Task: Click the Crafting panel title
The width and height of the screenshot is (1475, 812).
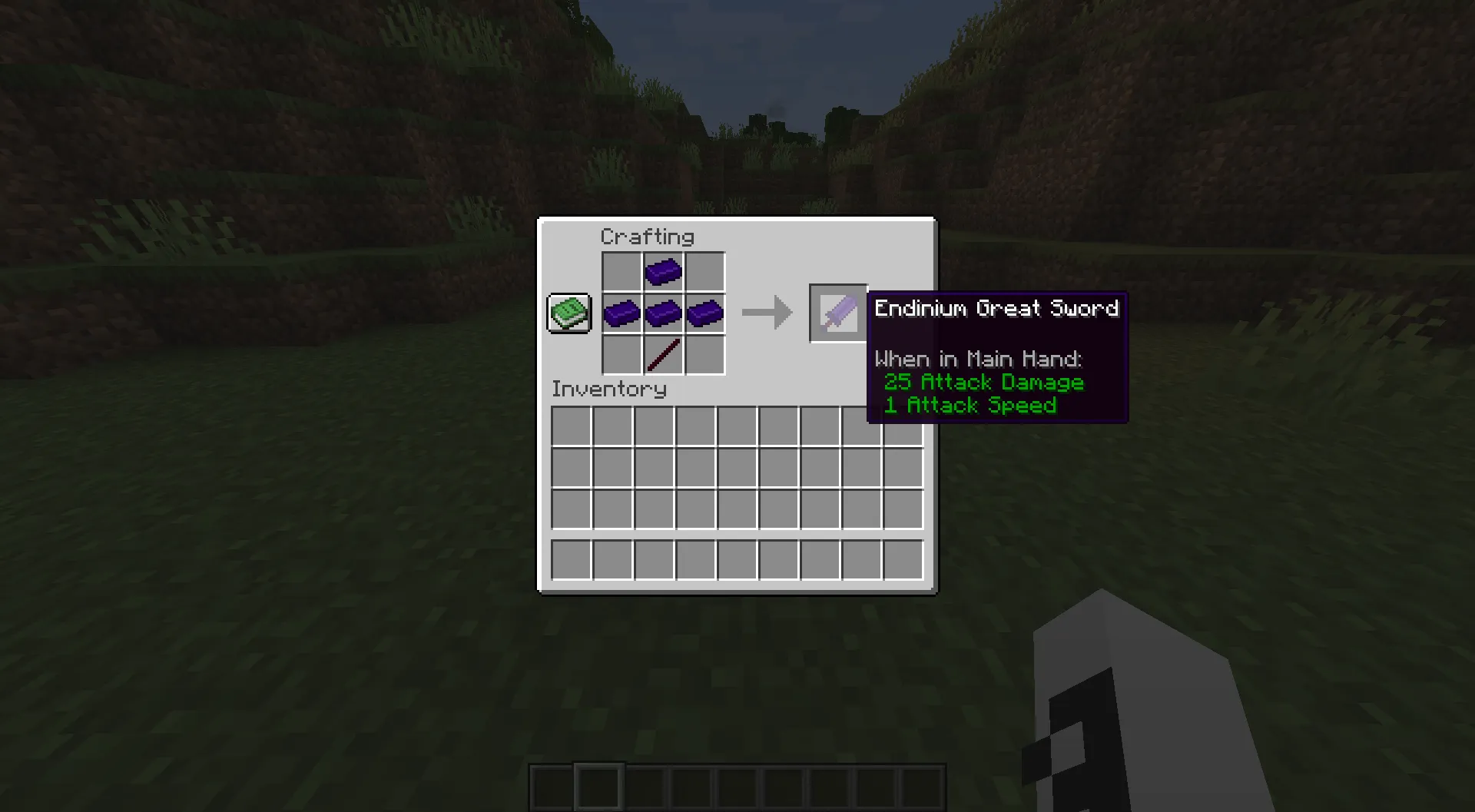Action: (x=649, y=237)
